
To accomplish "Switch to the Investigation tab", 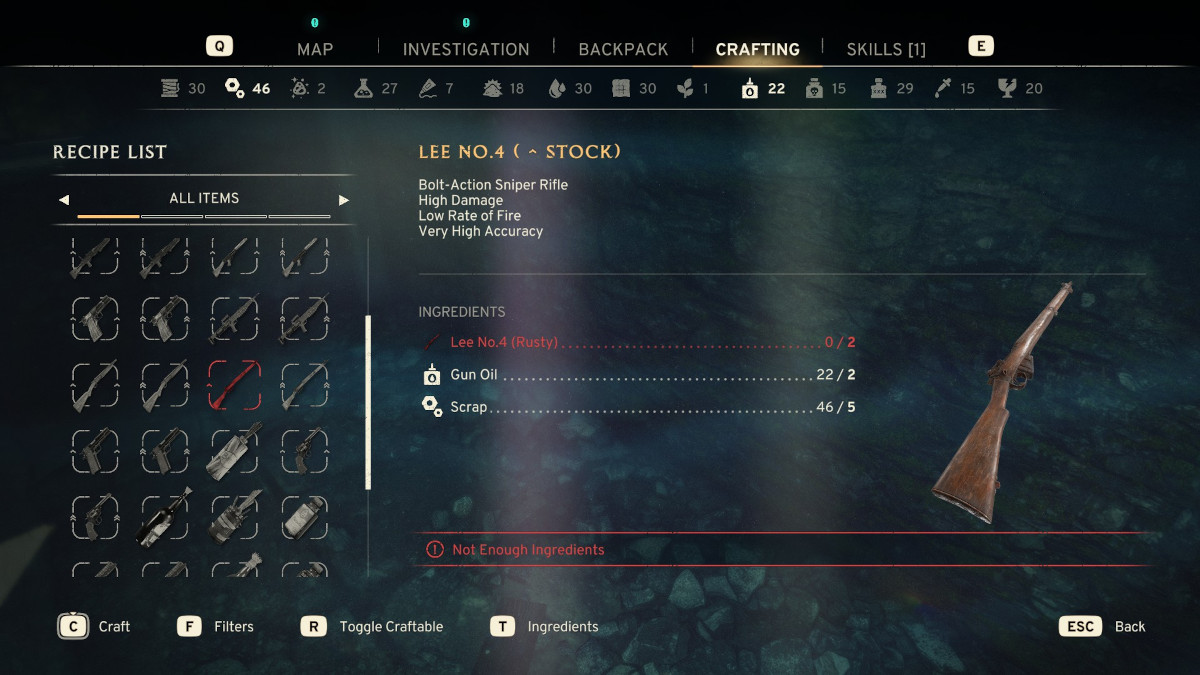I will (x=466, y=49).
